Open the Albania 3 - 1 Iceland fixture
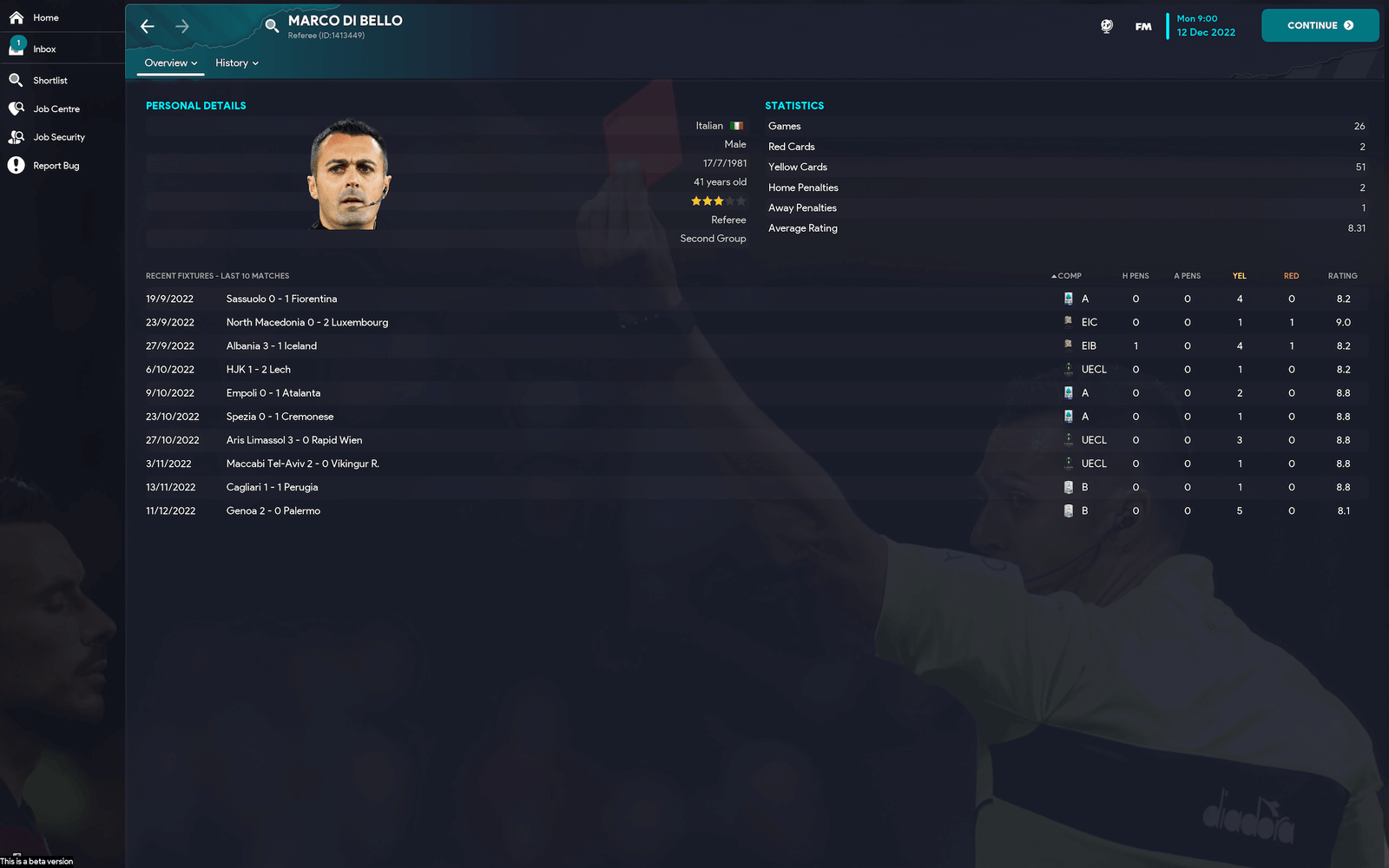Screen dimensions: 1389x868 (x=272, y=346)
